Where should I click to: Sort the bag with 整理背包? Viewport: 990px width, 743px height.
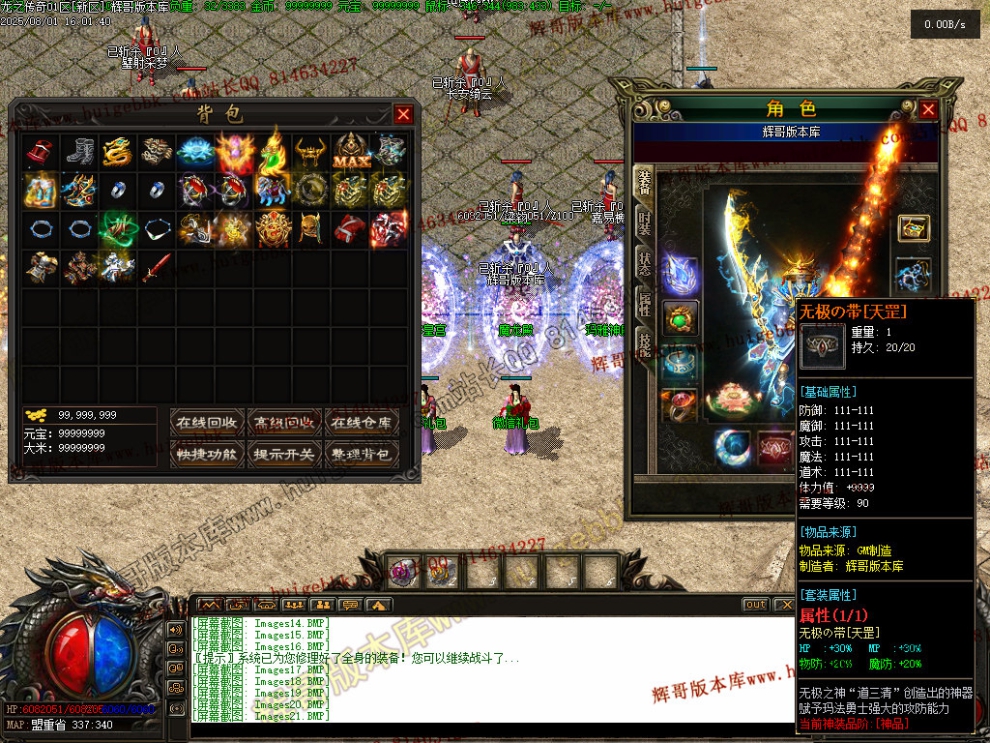[362, 454]
